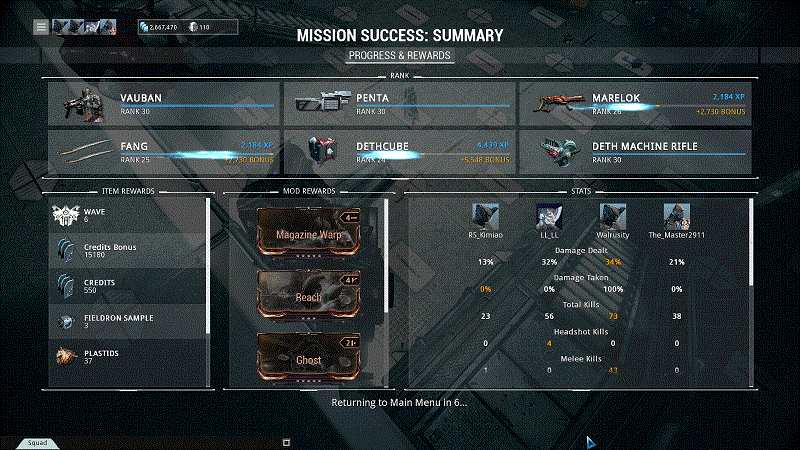Select the Credits Bonus reward row
Screen dimensions: 800x450
[x=128, y=251]
